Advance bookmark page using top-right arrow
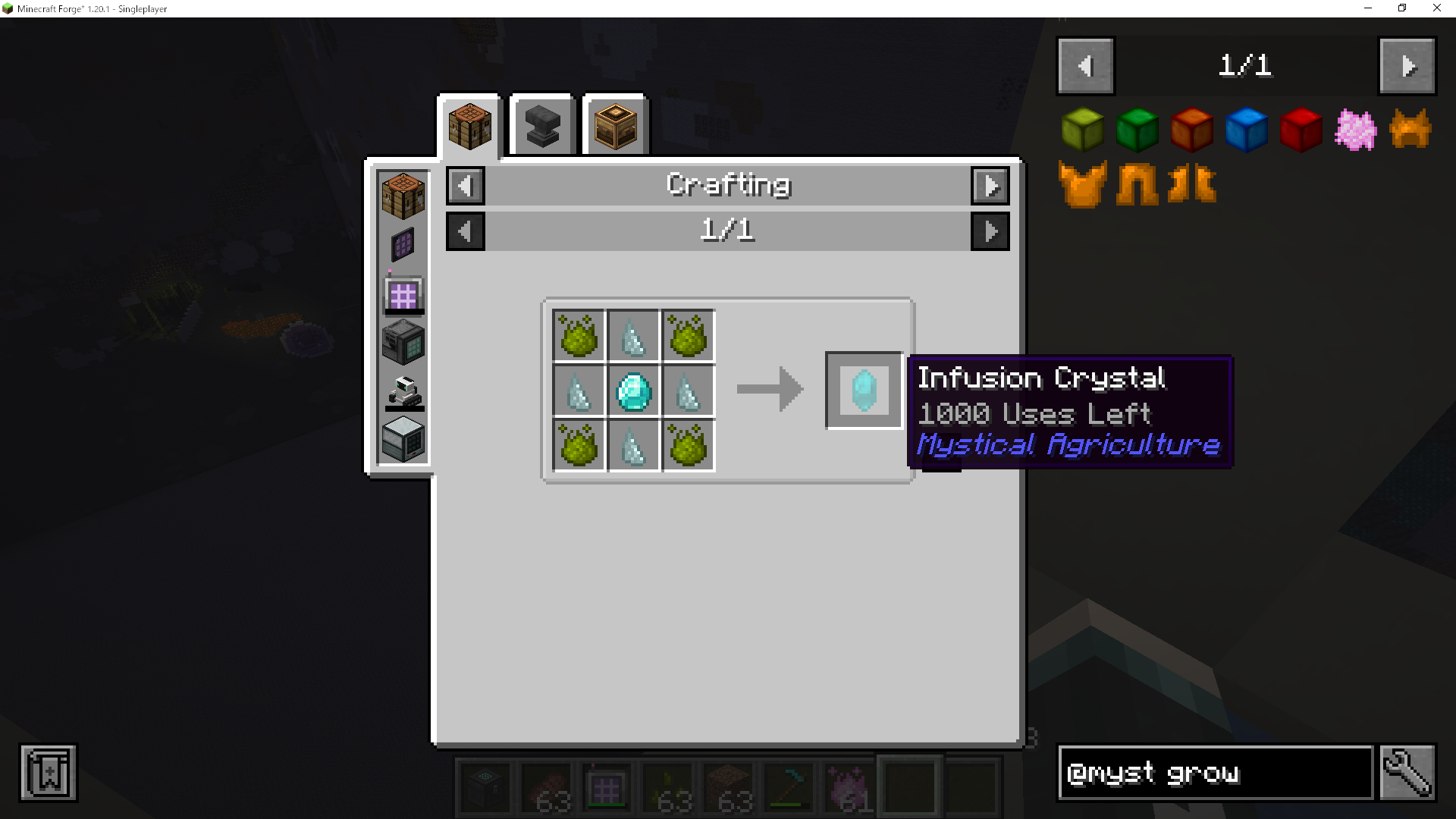This screenshot has height=819, width=1456. (x=1407, y=65)
